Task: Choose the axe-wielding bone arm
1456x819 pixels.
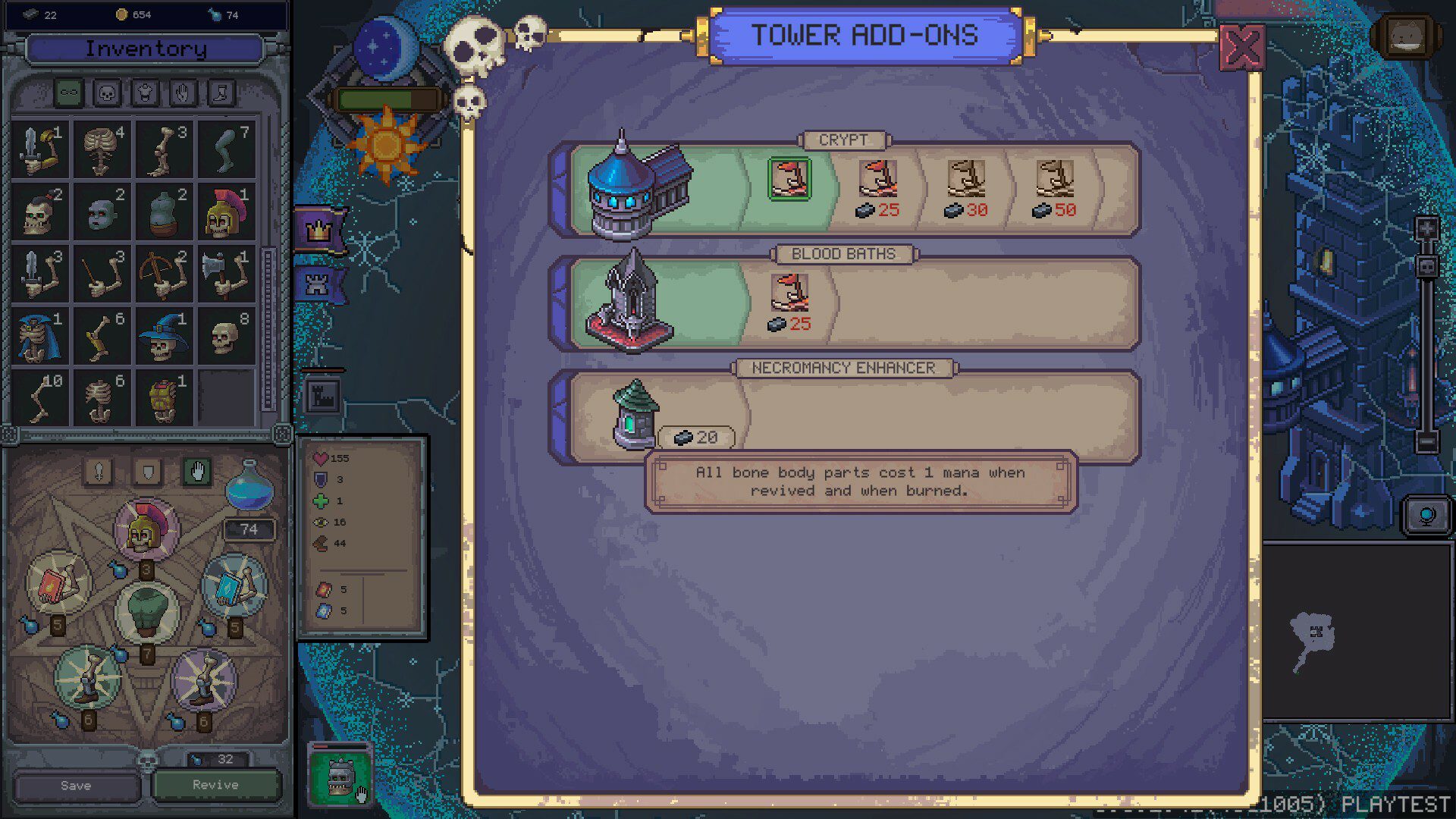Action: click(x=225, y=274)
